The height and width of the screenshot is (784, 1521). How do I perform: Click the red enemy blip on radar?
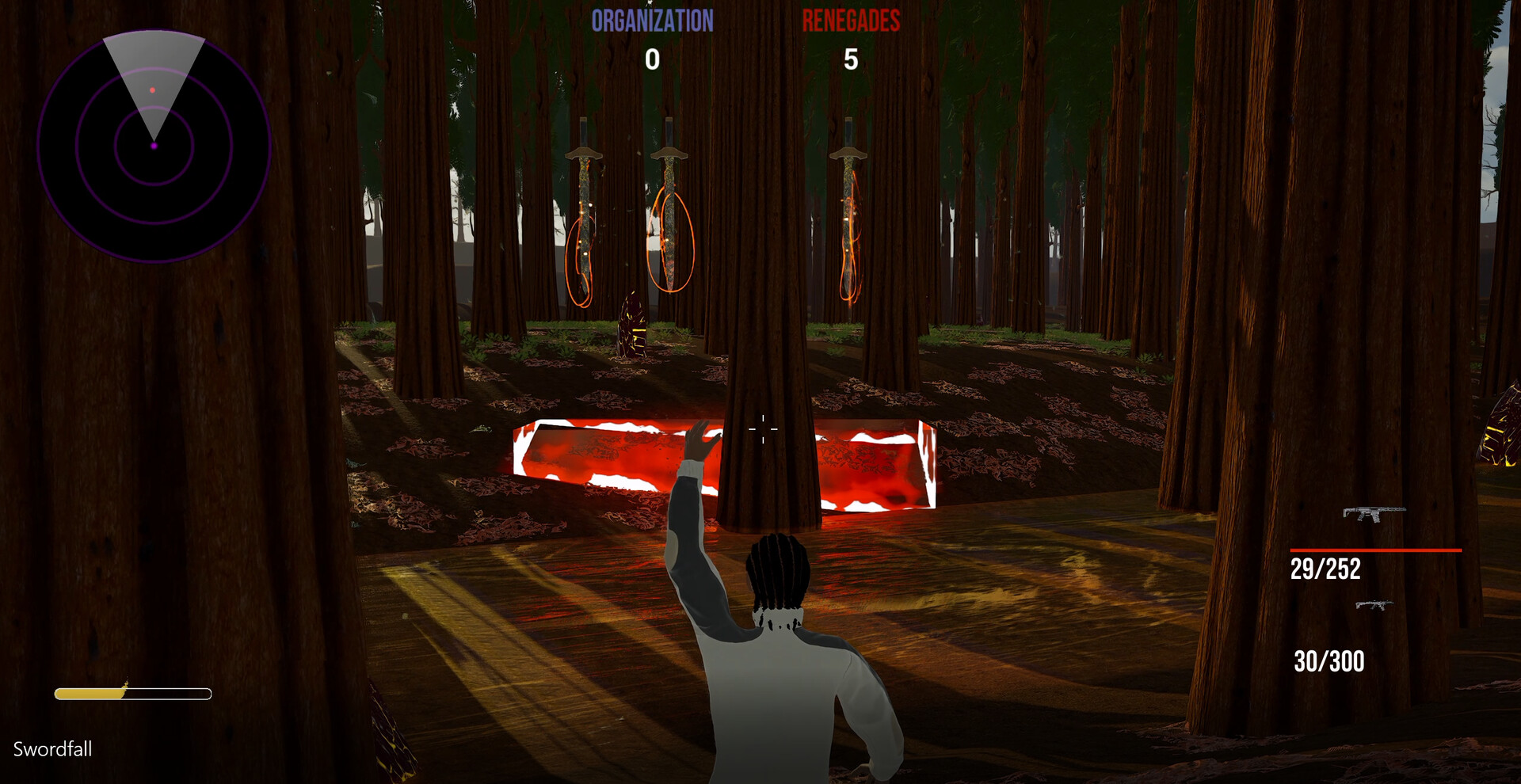[x=153, y=90]
